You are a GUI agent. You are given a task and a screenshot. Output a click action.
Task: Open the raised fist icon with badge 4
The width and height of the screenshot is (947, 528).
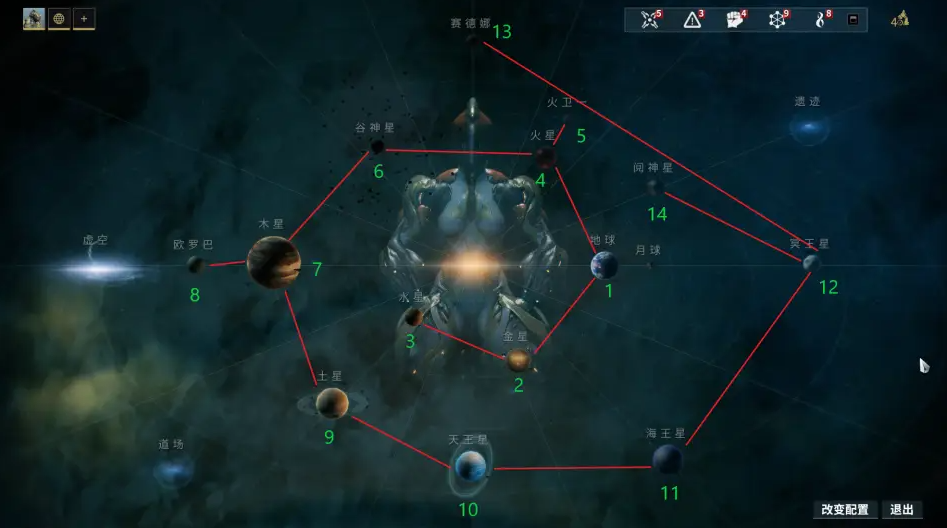(735, 20)
